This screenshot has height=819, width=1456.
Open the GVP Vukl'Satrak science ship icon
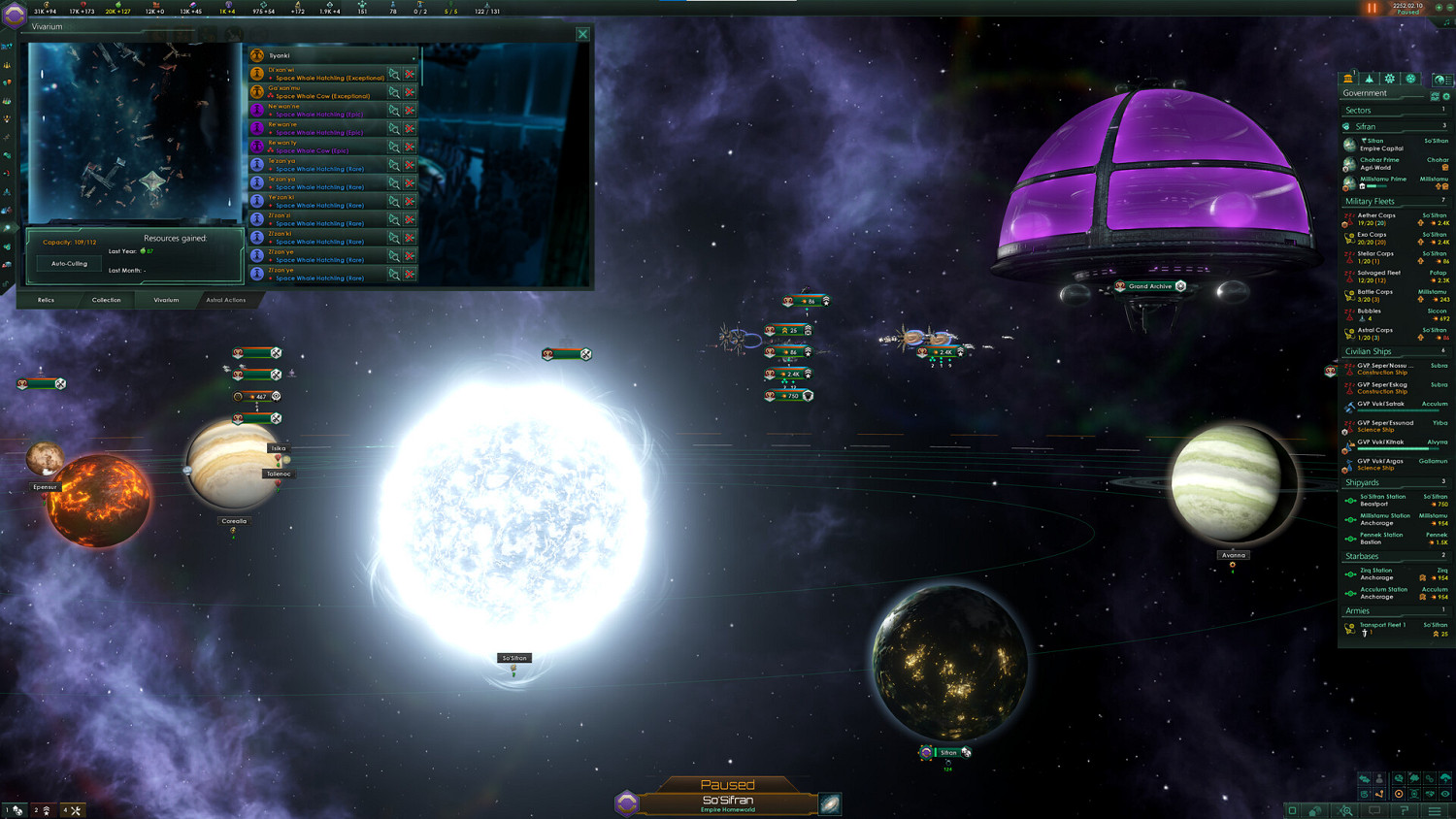pos(1350,407)
